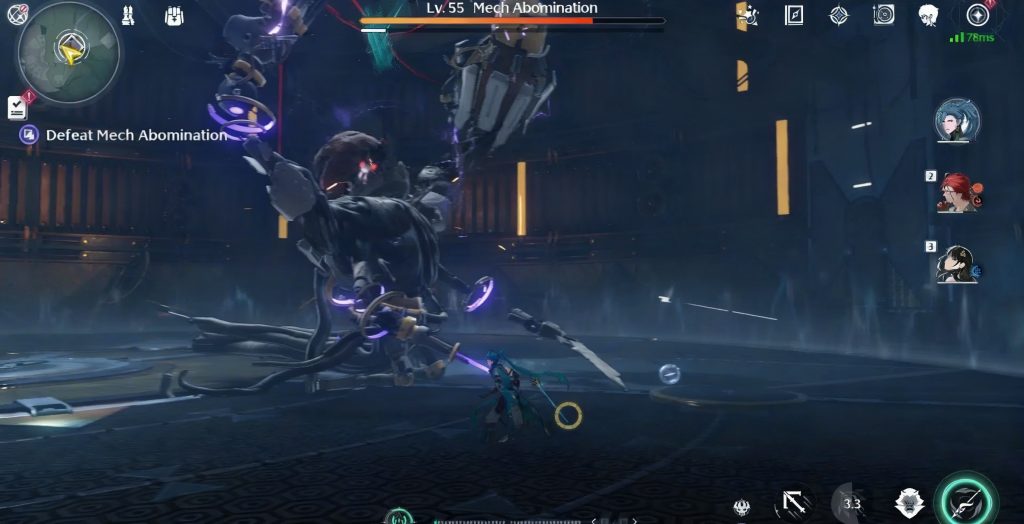Open the door-and-stars event icon
The height and width of the screenshot is (524, 1024).
click(x=747, y=15)
